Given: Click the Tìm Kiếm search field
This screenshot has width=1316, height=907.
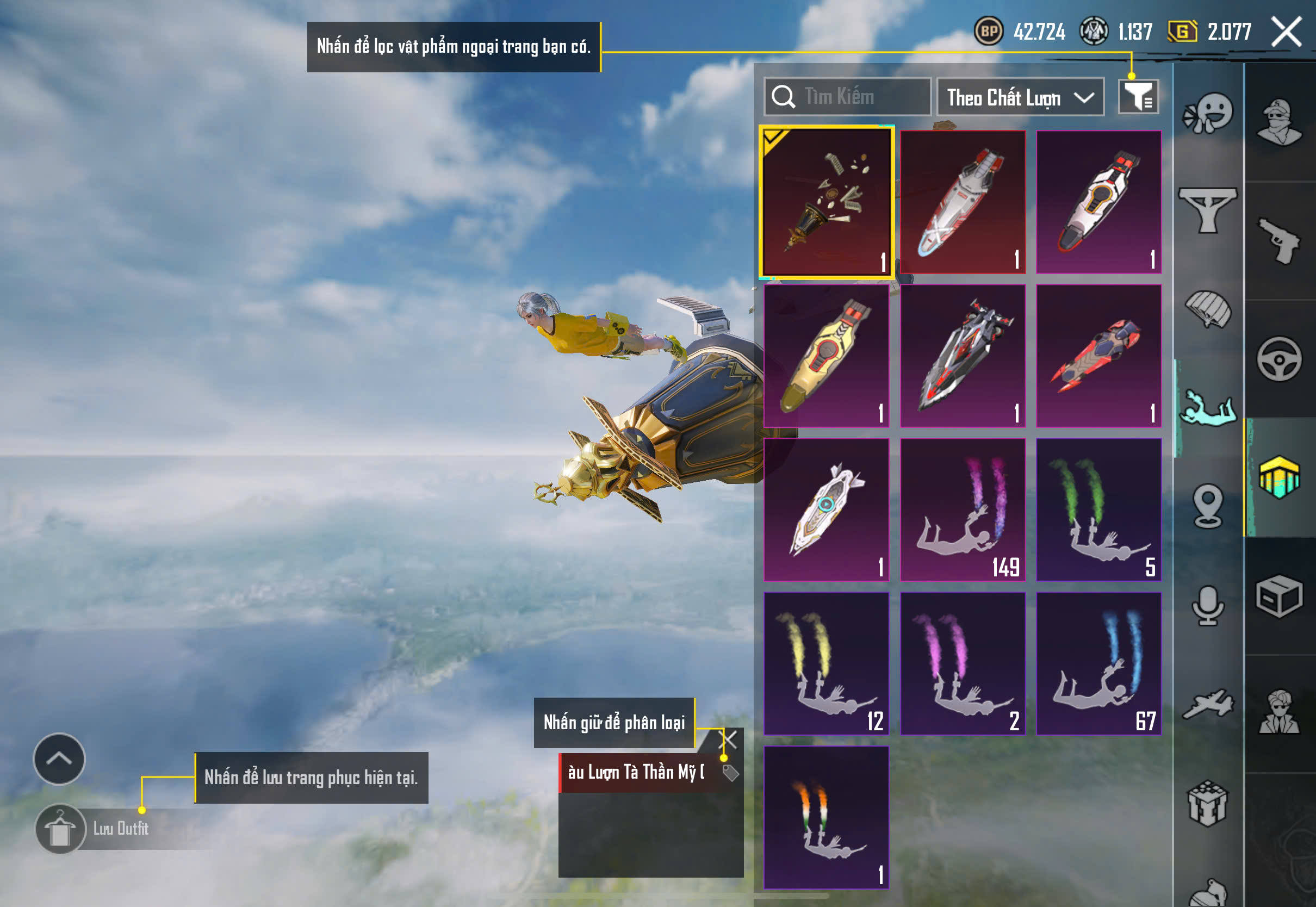Looking at the screenshot, I should (848, 97).
